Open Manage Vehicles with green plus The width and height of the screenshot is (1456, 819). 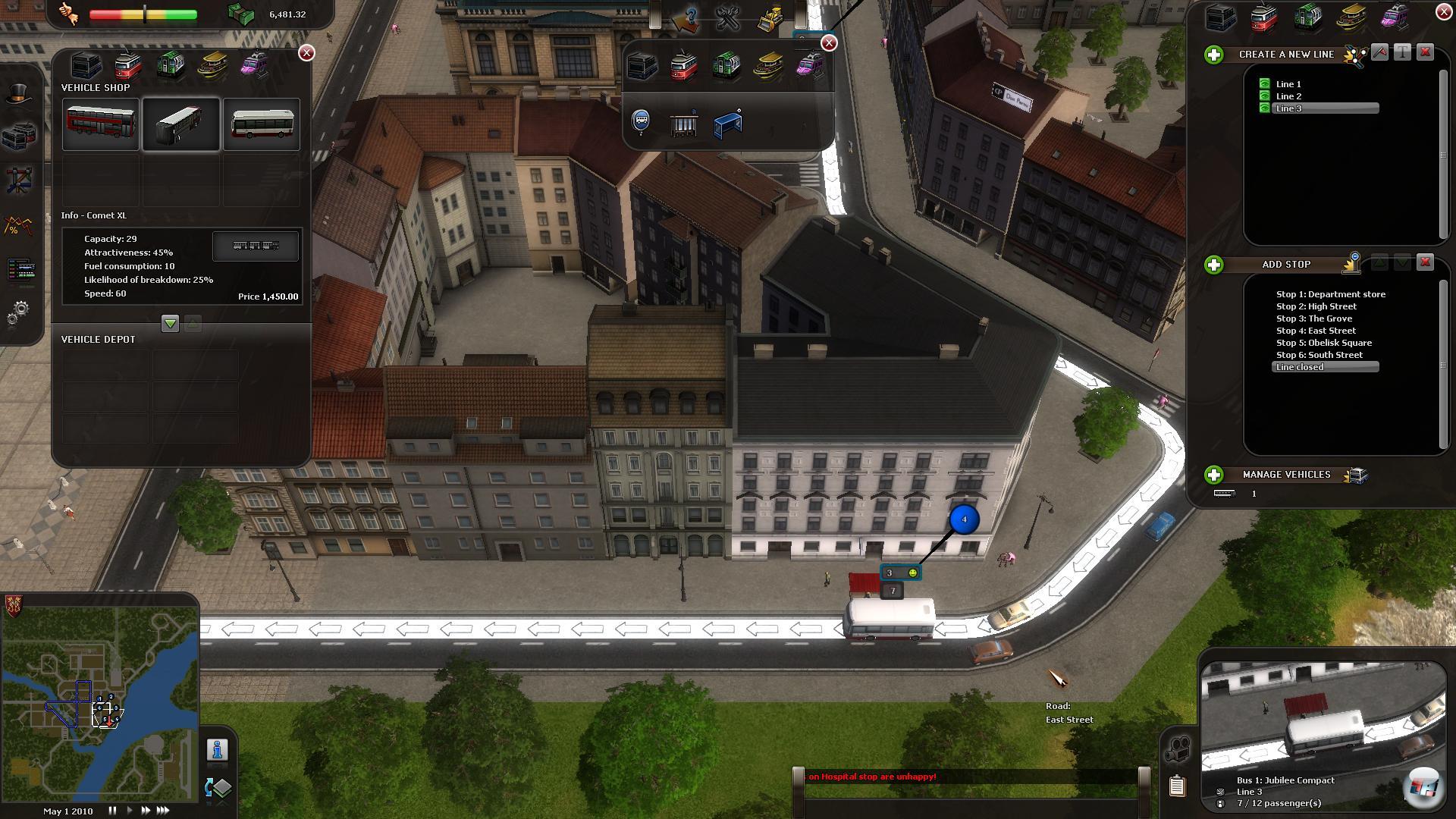[1214, 475]
